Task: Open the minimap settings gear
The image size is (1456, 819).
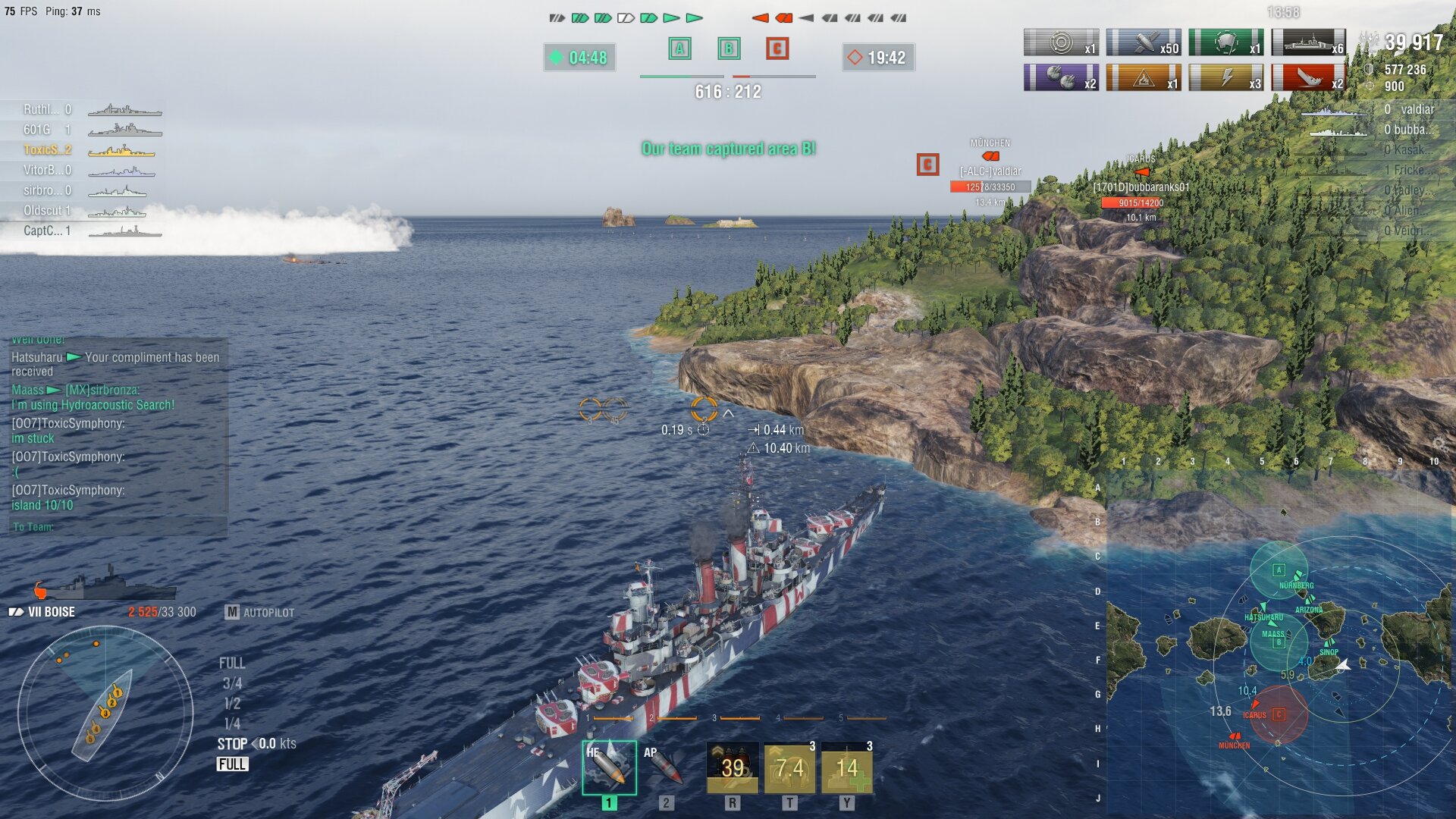Action: (x=1439, y=444)
